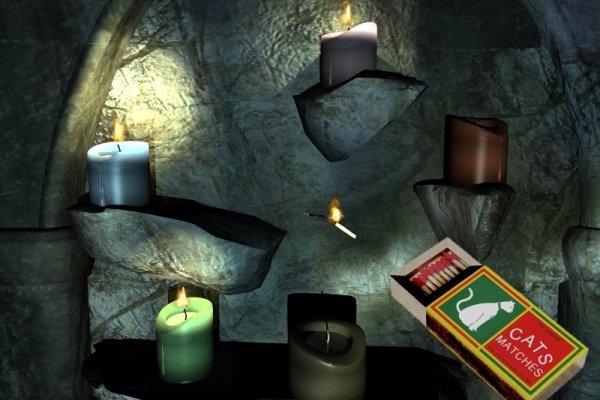Select the green candle
This screenshot has height=400, width=600.
[x=184, y=340]
